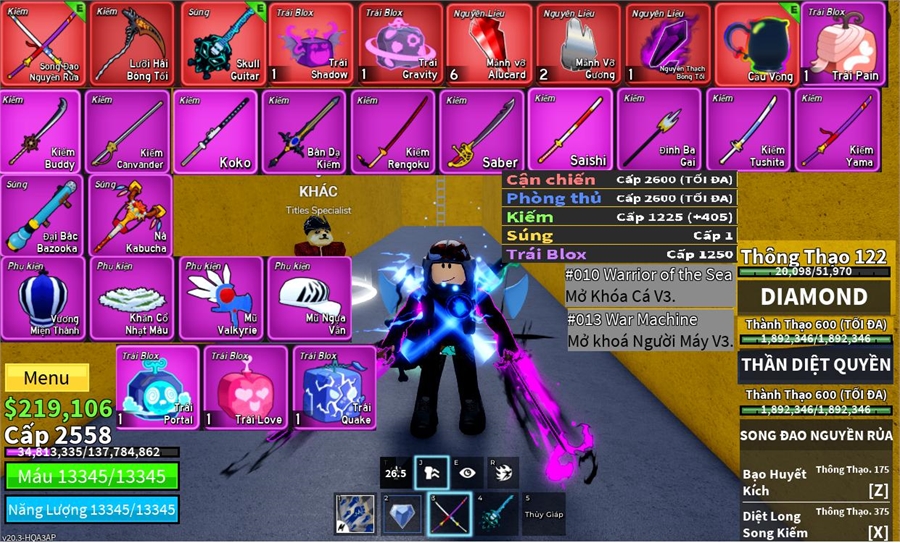Choose the Trái Shadow fruit slot

click(311, 43)
